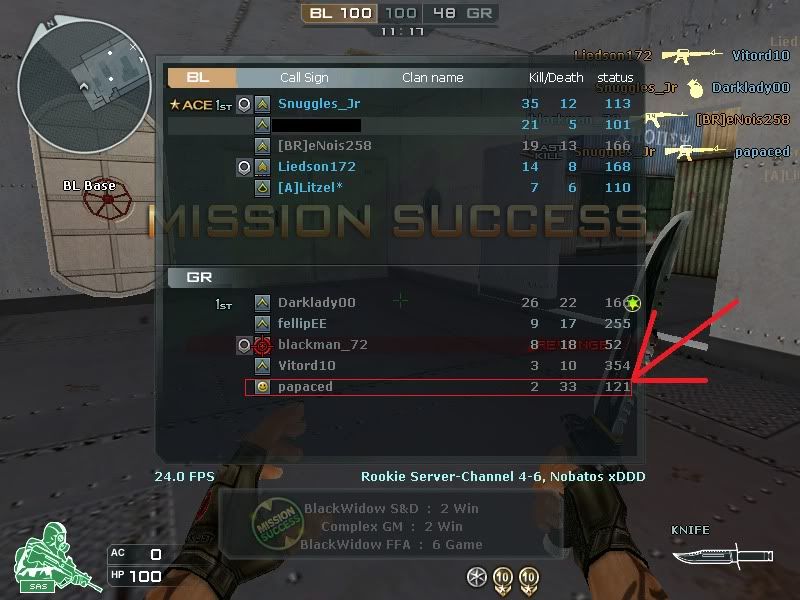Click the blackman_72 scoreboard row
Screen dimensions: 800x600
click(x=322, y=345)
